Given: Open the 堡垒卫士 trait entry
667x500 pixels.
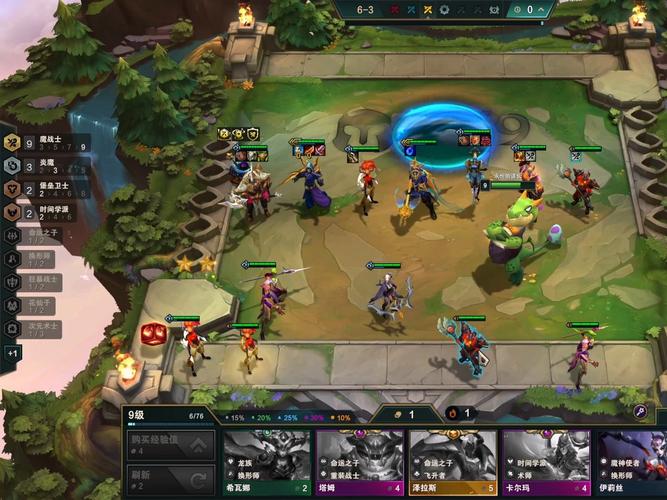Looking at the screenshot, I should click(x=45, y=189).
